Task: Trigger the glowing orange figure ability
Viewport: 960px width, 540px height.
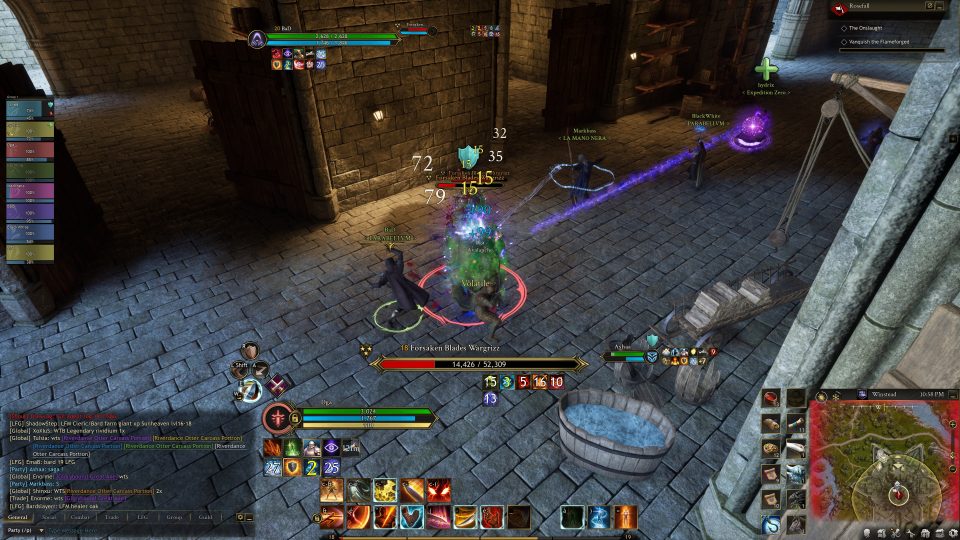Action: point(625,516)
